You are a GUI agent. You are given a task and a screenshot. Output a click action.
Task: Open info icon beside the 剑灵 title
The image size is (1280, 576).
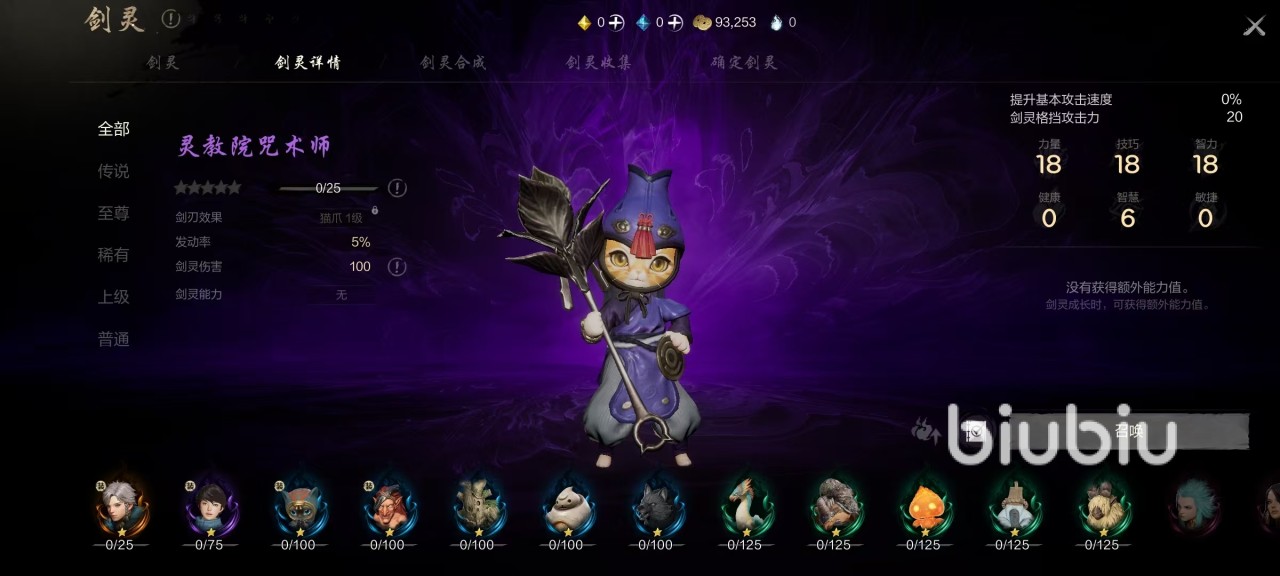[x=171, y=18]
